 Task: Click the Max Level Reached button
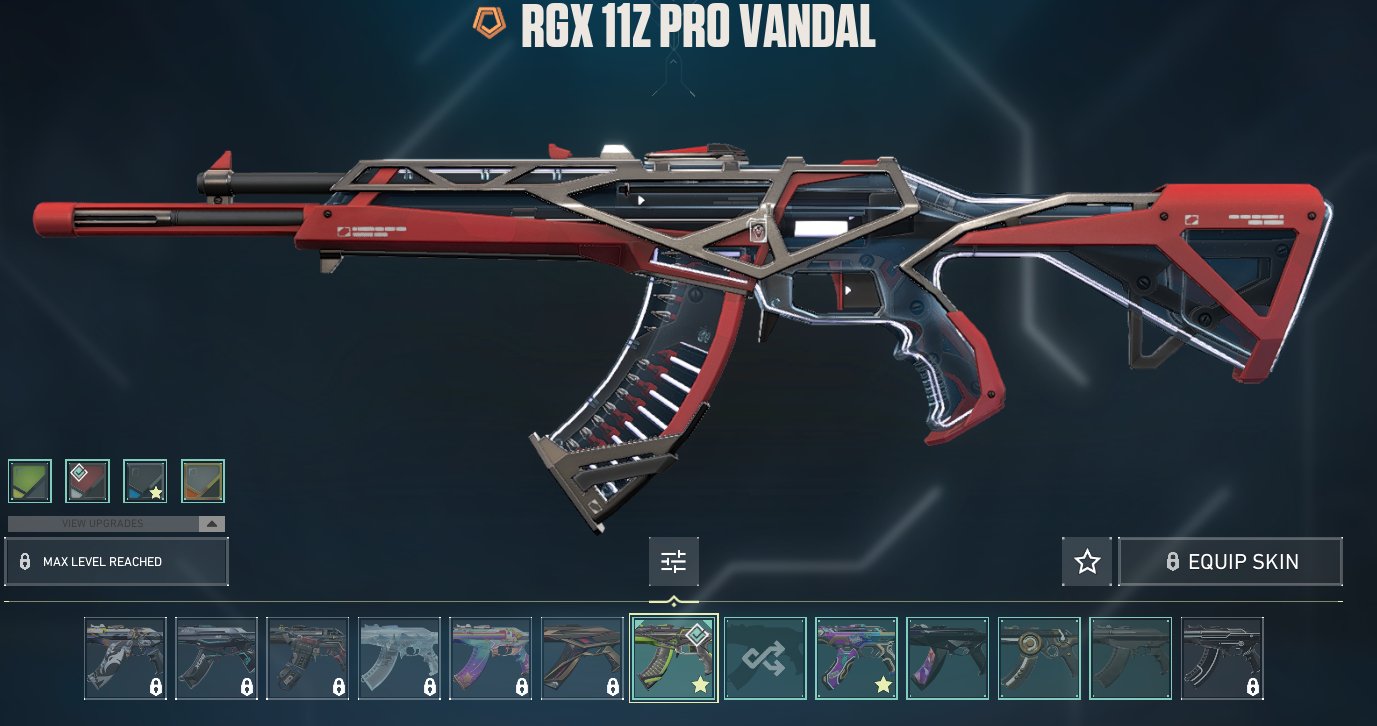pos(116,562)
